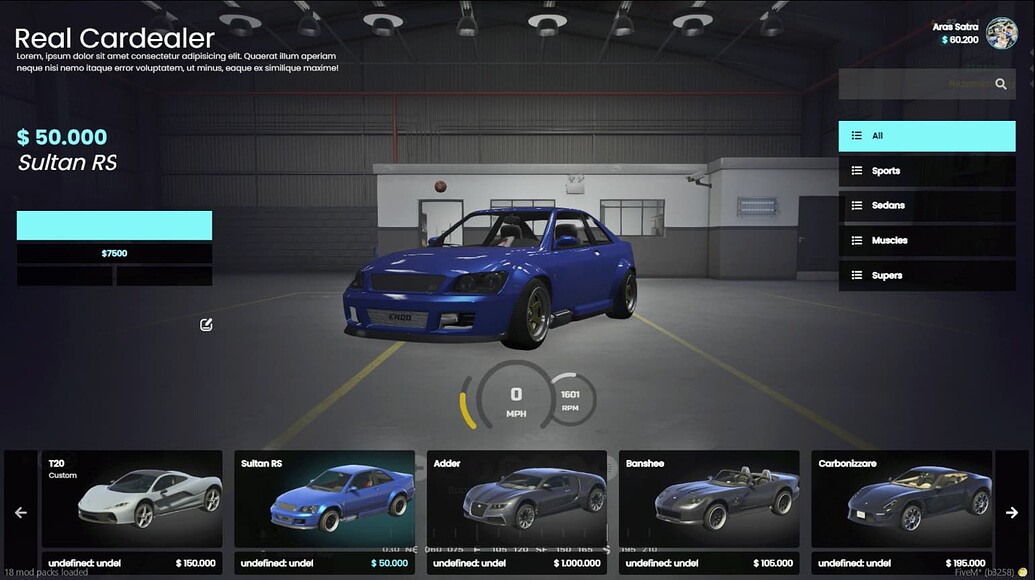This screenshot has width=1035, height=580.
Task: Choose the Supers category
Action: [926, 276]
